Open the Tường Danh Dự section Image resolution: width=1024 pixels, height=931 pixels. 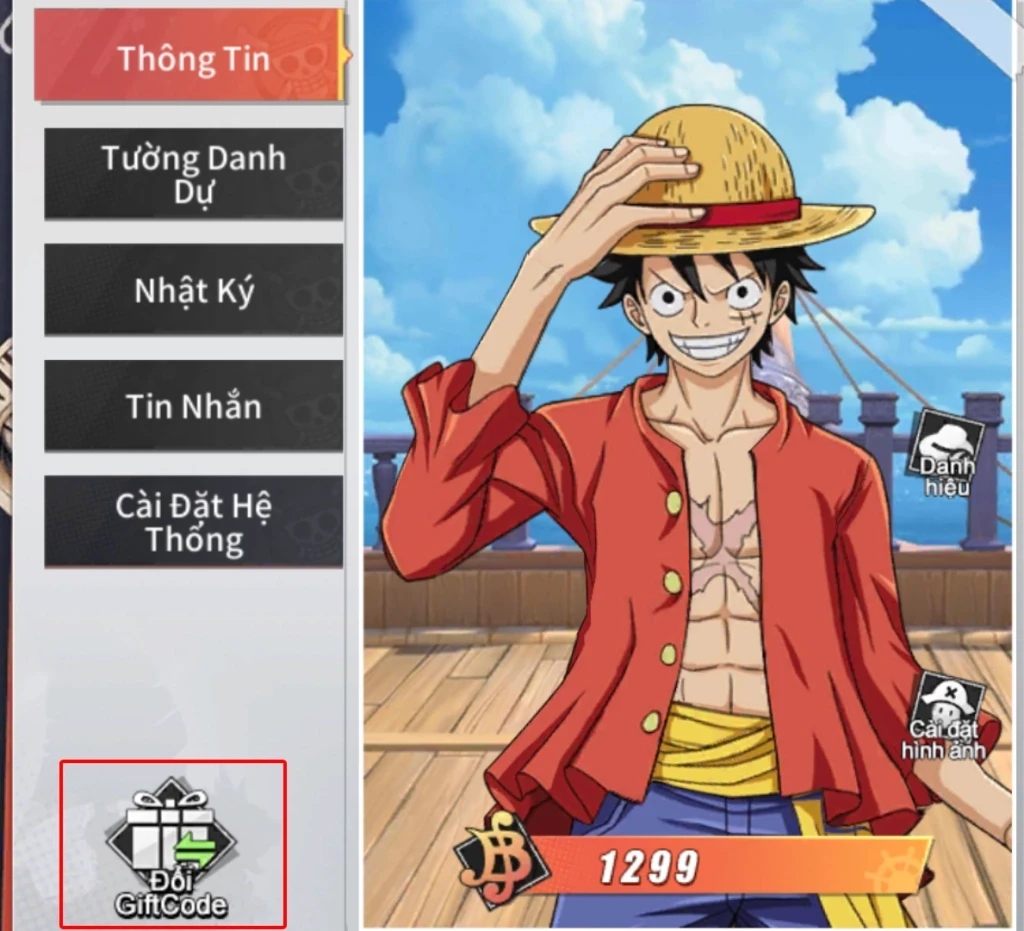(193, 174)
